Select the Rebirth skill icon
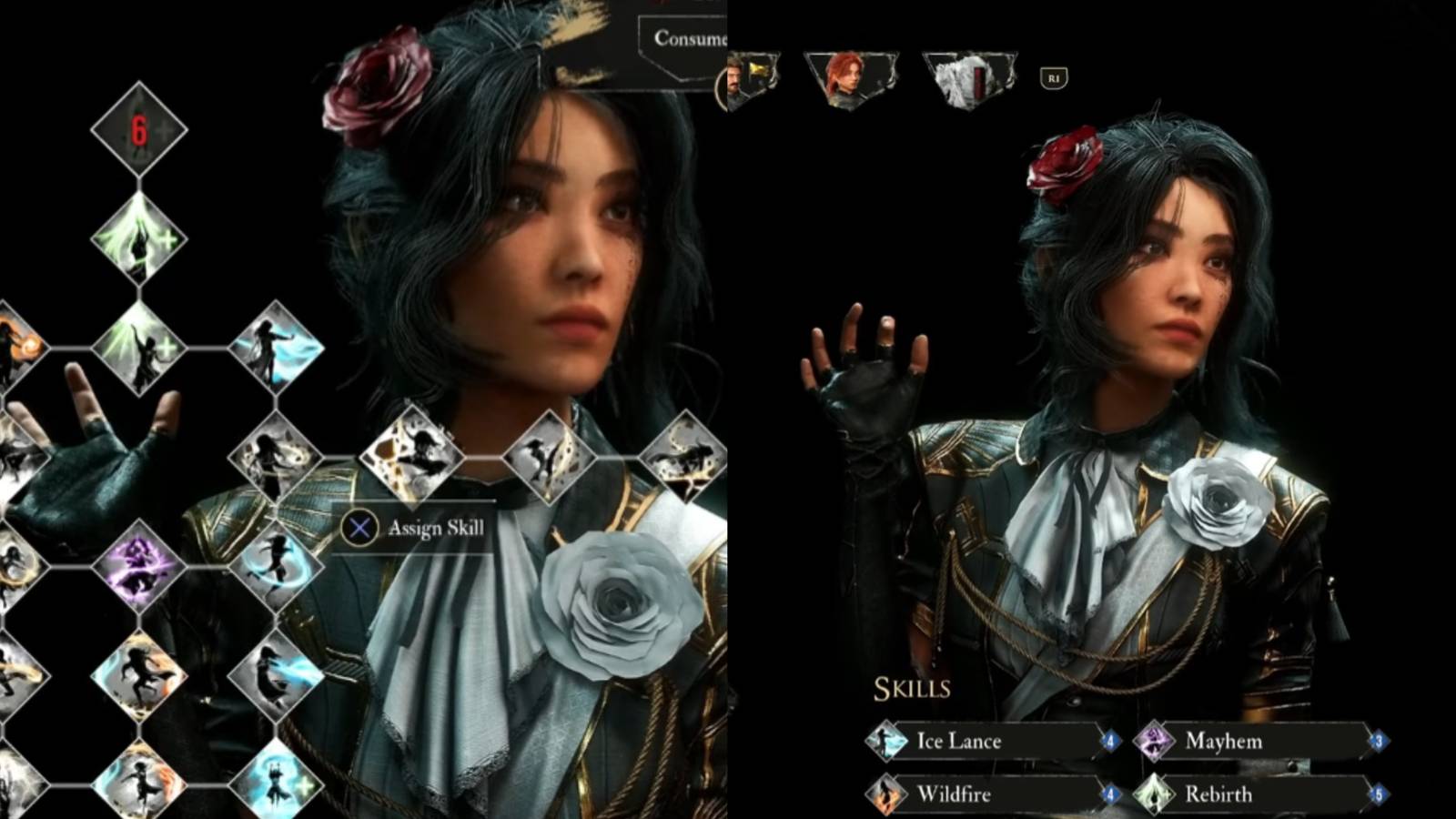Screen dimensions: 1456x819 pyautogui.click(x=1152, y=792)
